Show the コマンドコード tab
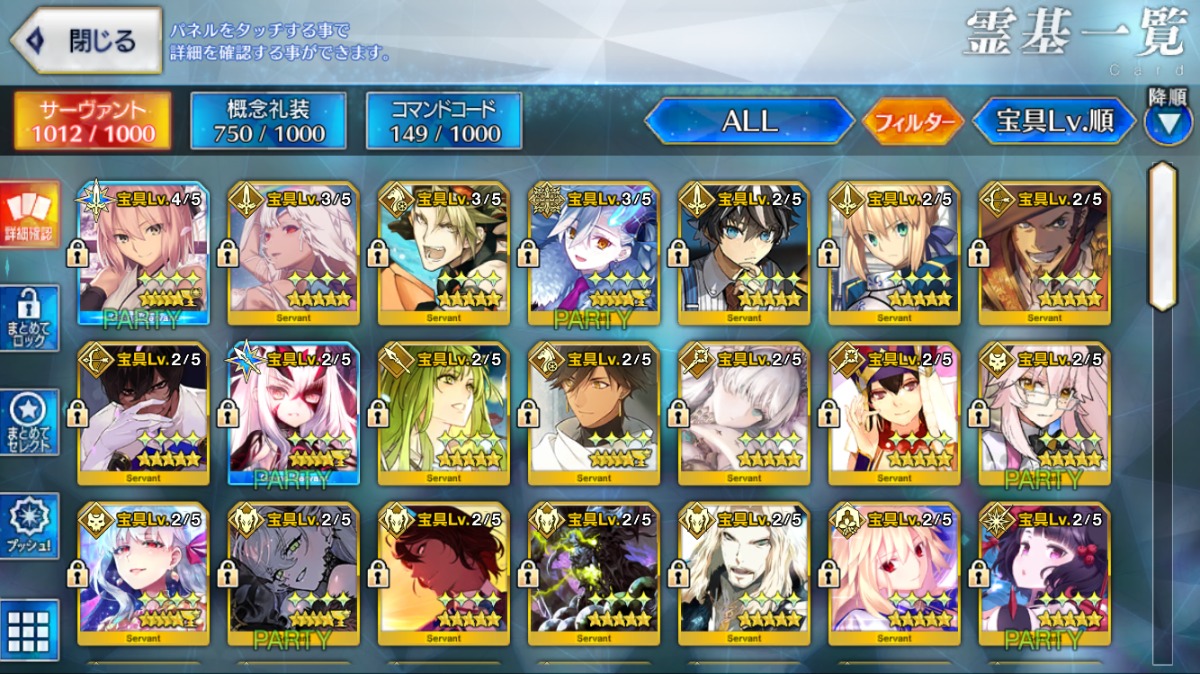Viewport: 1200px width, 674px height. (x=444, y=121)
